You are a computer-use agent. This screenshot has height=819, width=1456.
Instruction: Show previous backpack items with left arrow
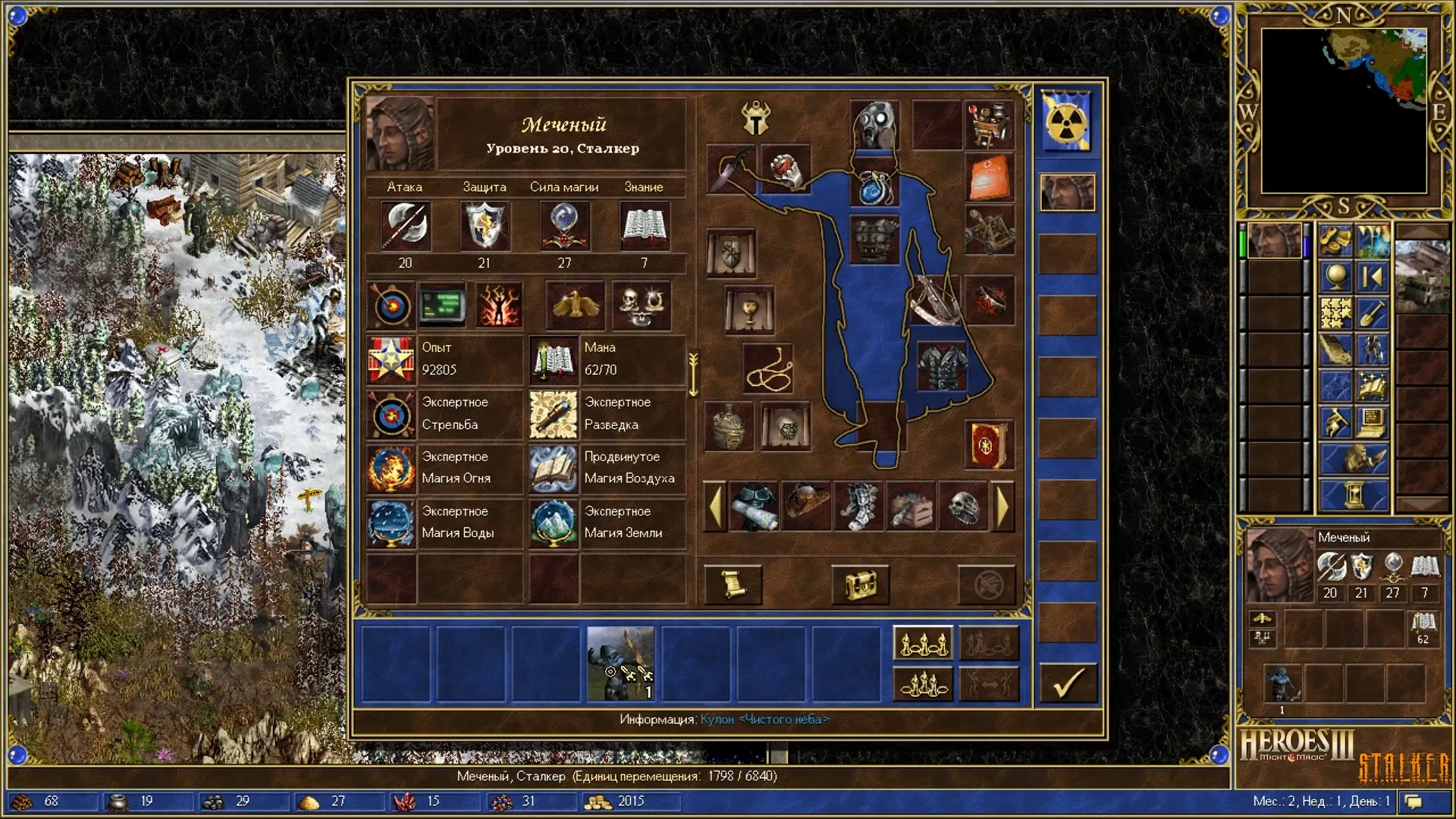pyautogui.click(x=715, y=507)
